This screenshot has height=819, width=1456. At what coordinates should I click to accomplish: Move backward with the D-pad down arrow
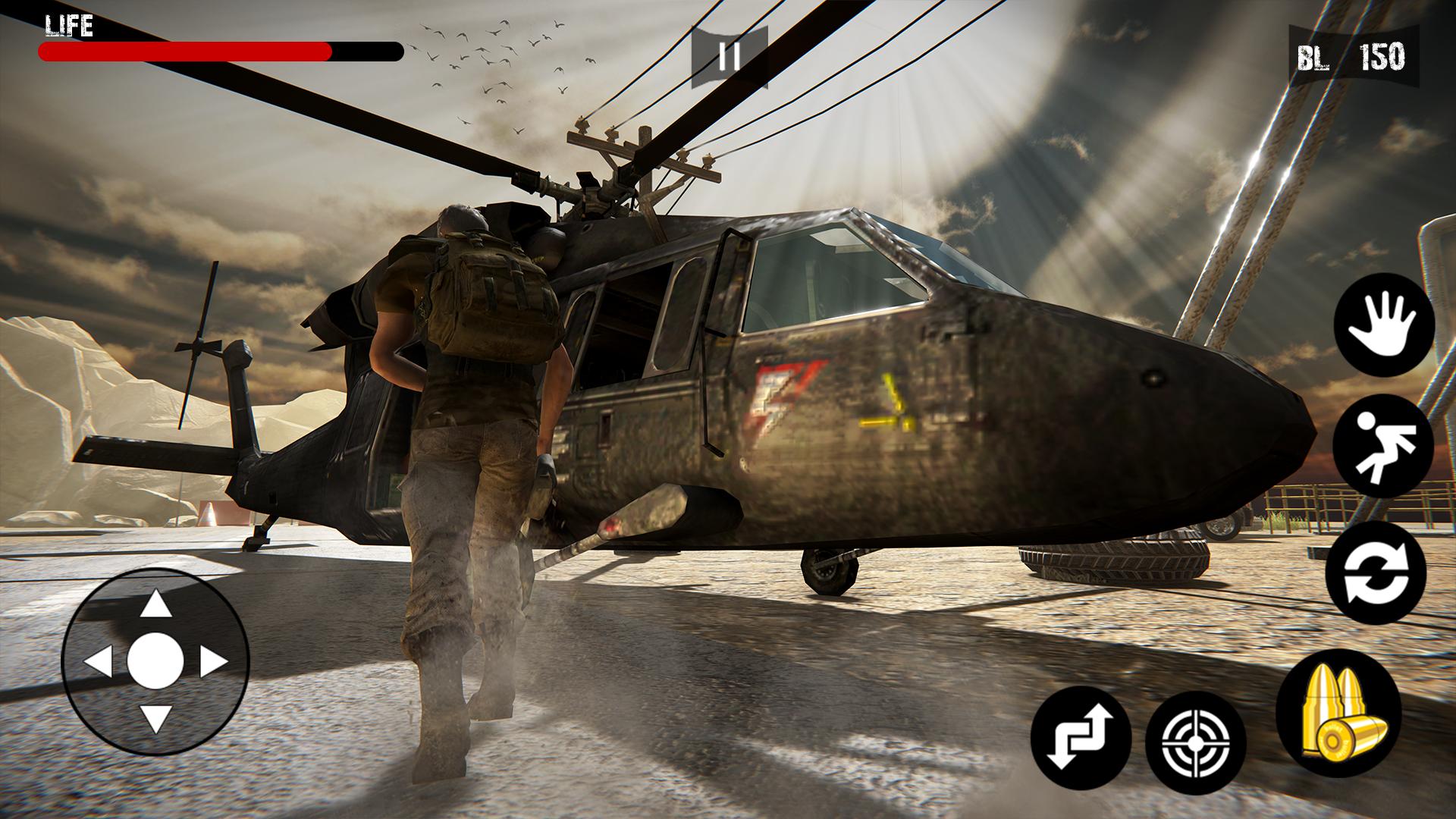coord(156,717)
